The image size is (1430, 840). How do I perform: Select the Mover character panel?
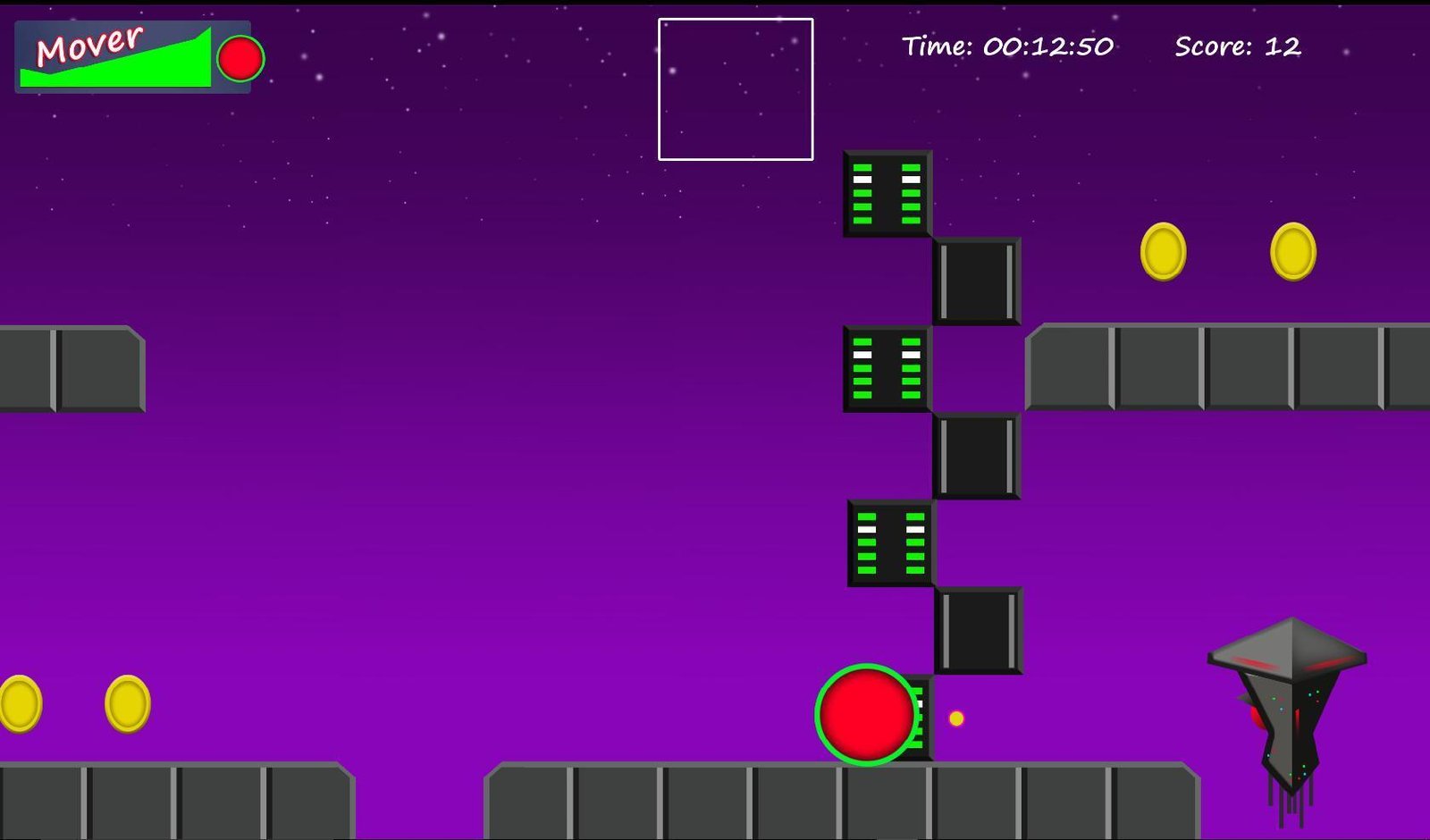(x=132, y=57)
